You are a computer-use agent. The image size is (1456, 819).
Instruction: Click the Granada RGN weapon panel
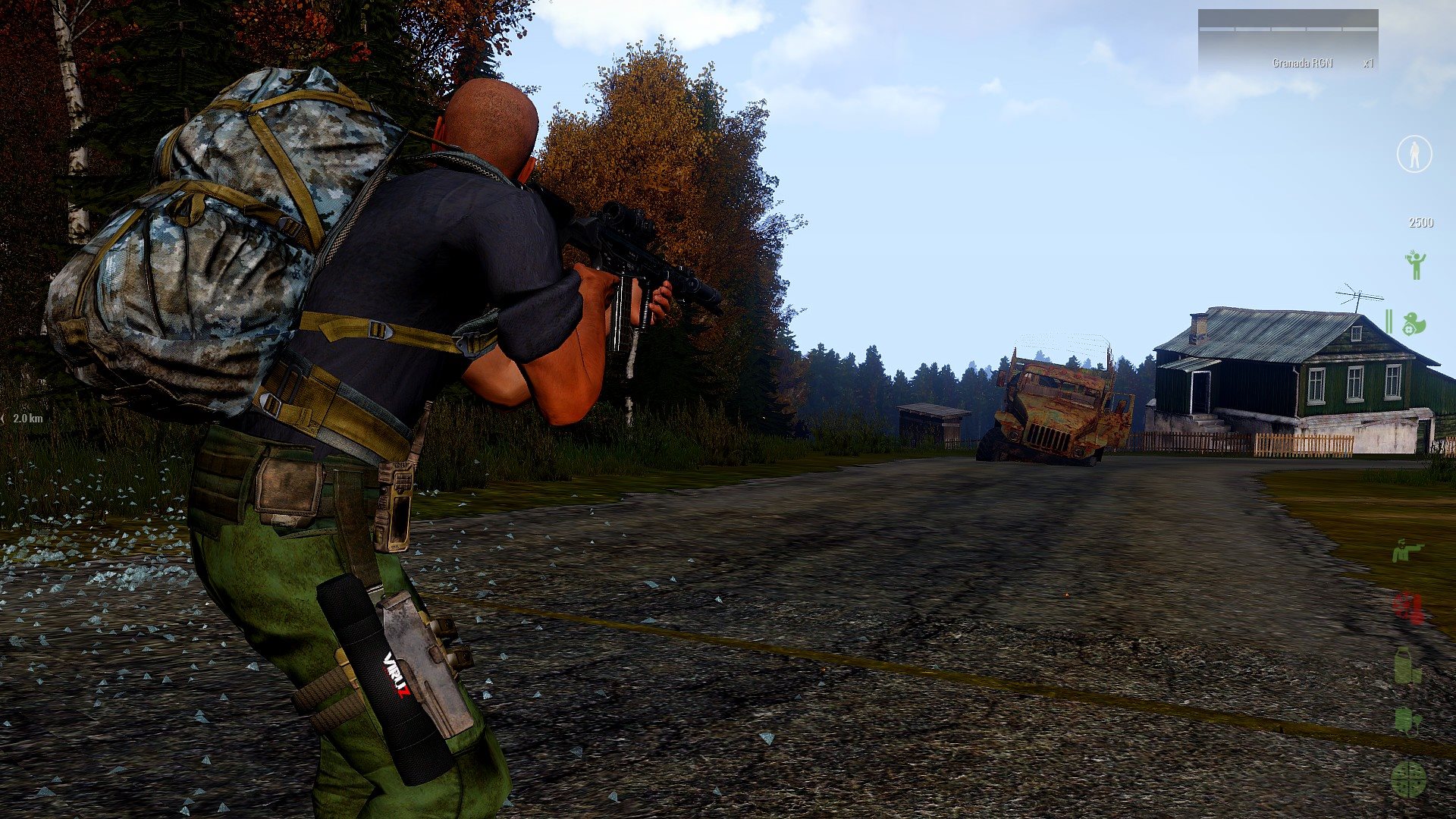coord(1288,41)
